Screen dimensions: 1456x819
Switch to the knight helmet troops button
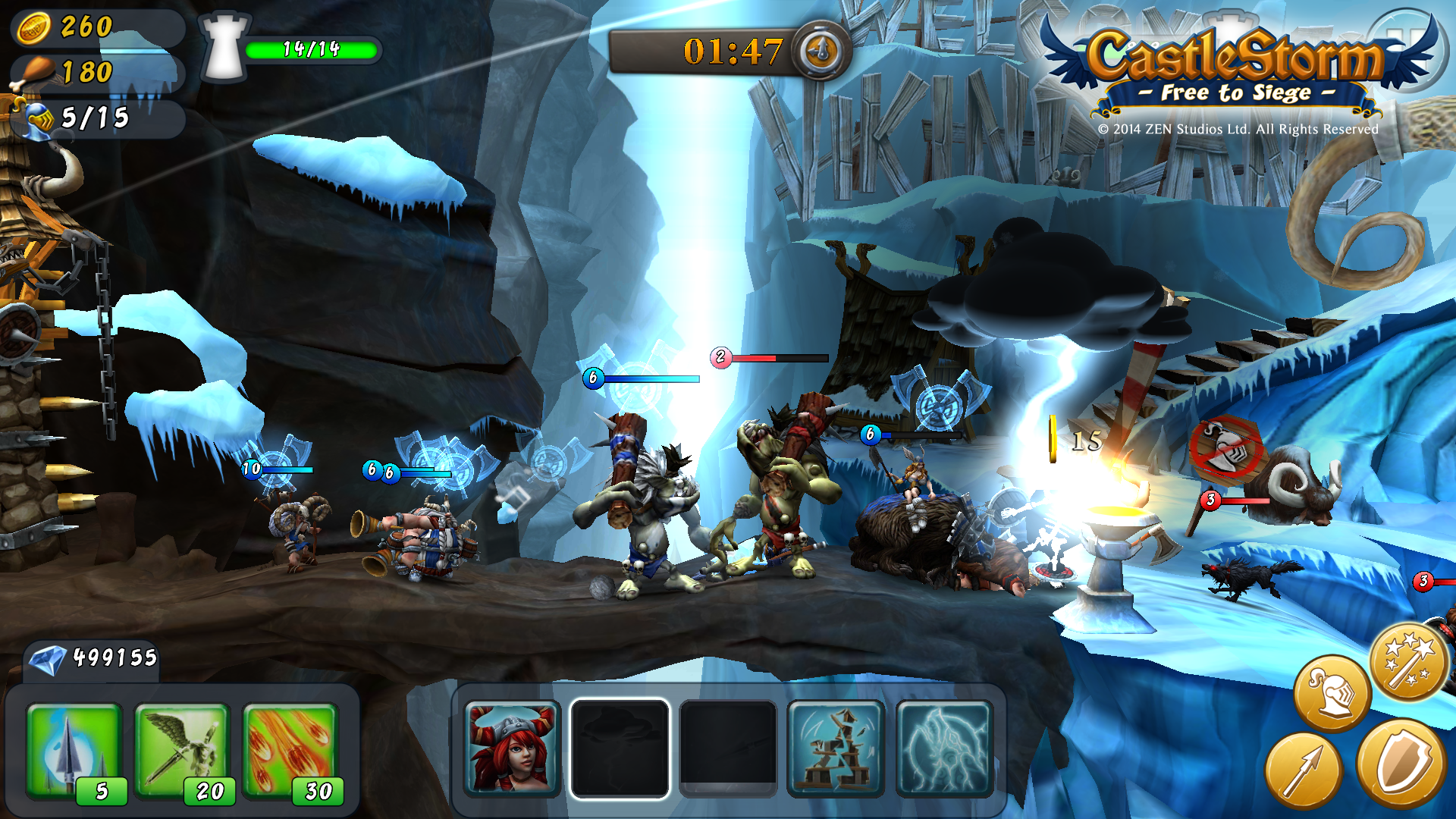(1332, 692)
